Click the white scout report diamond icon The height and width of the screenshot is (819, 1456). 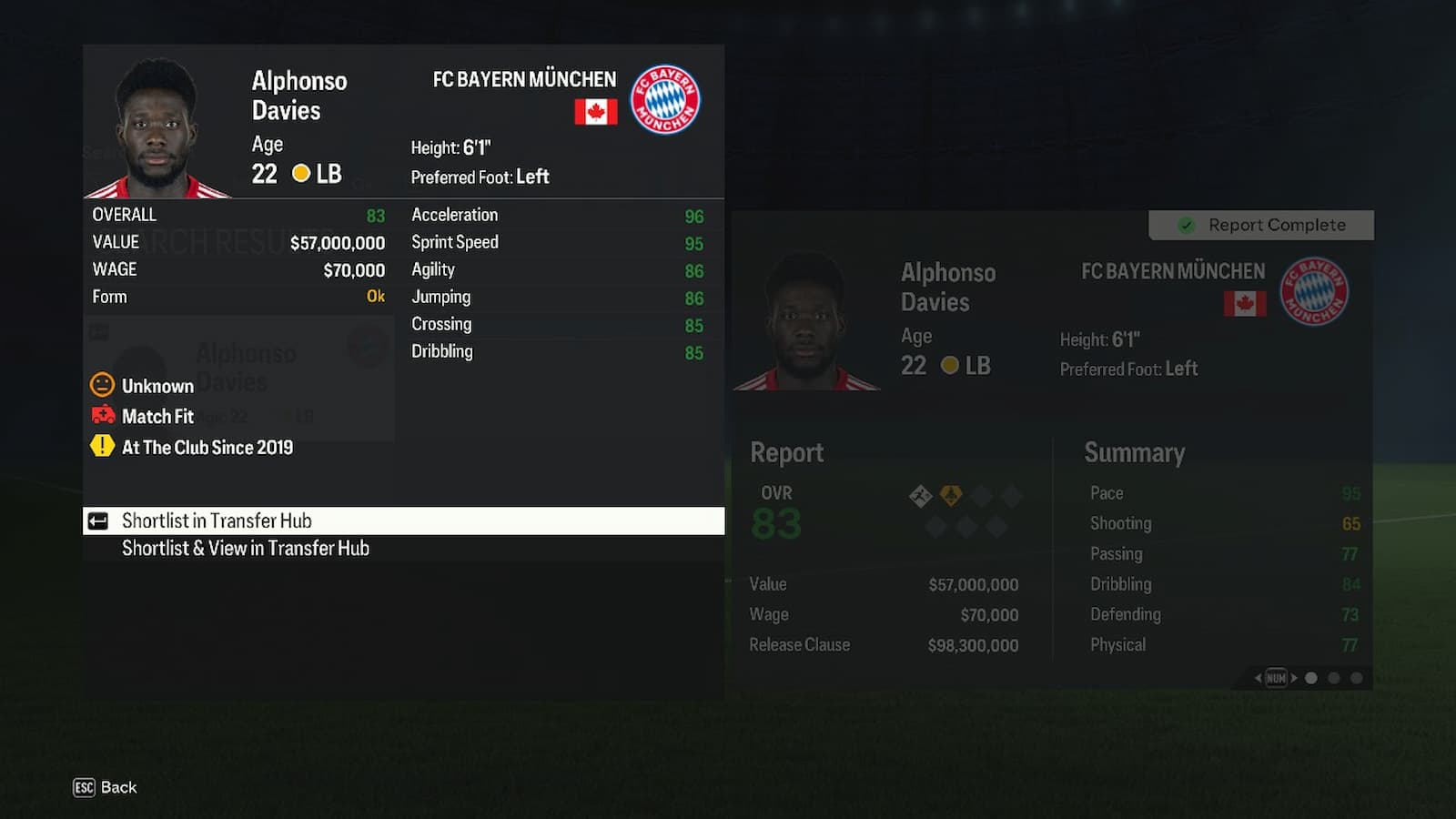[x=922, y=494]
